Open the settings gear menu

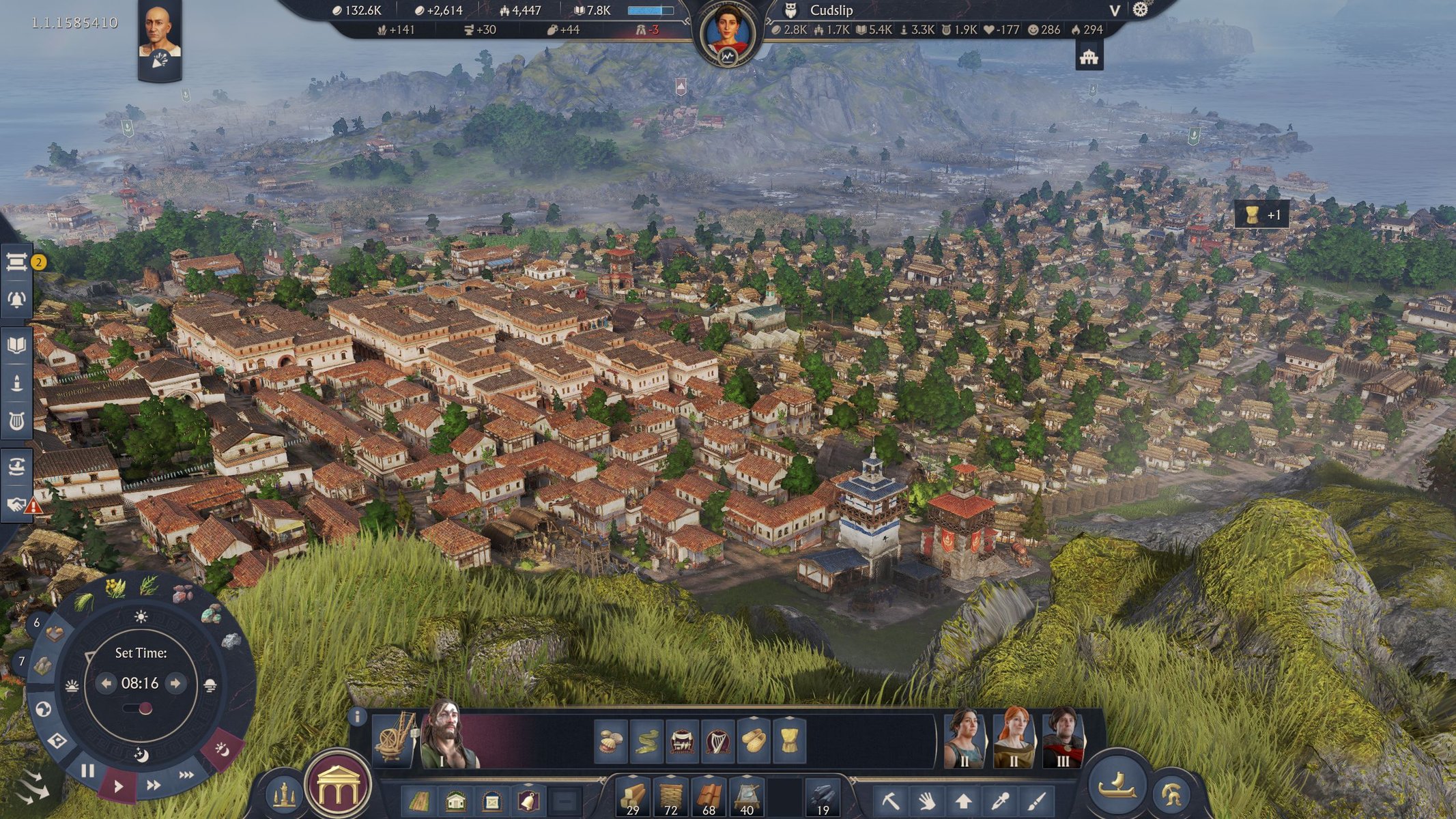click(x=1141, y=10)
